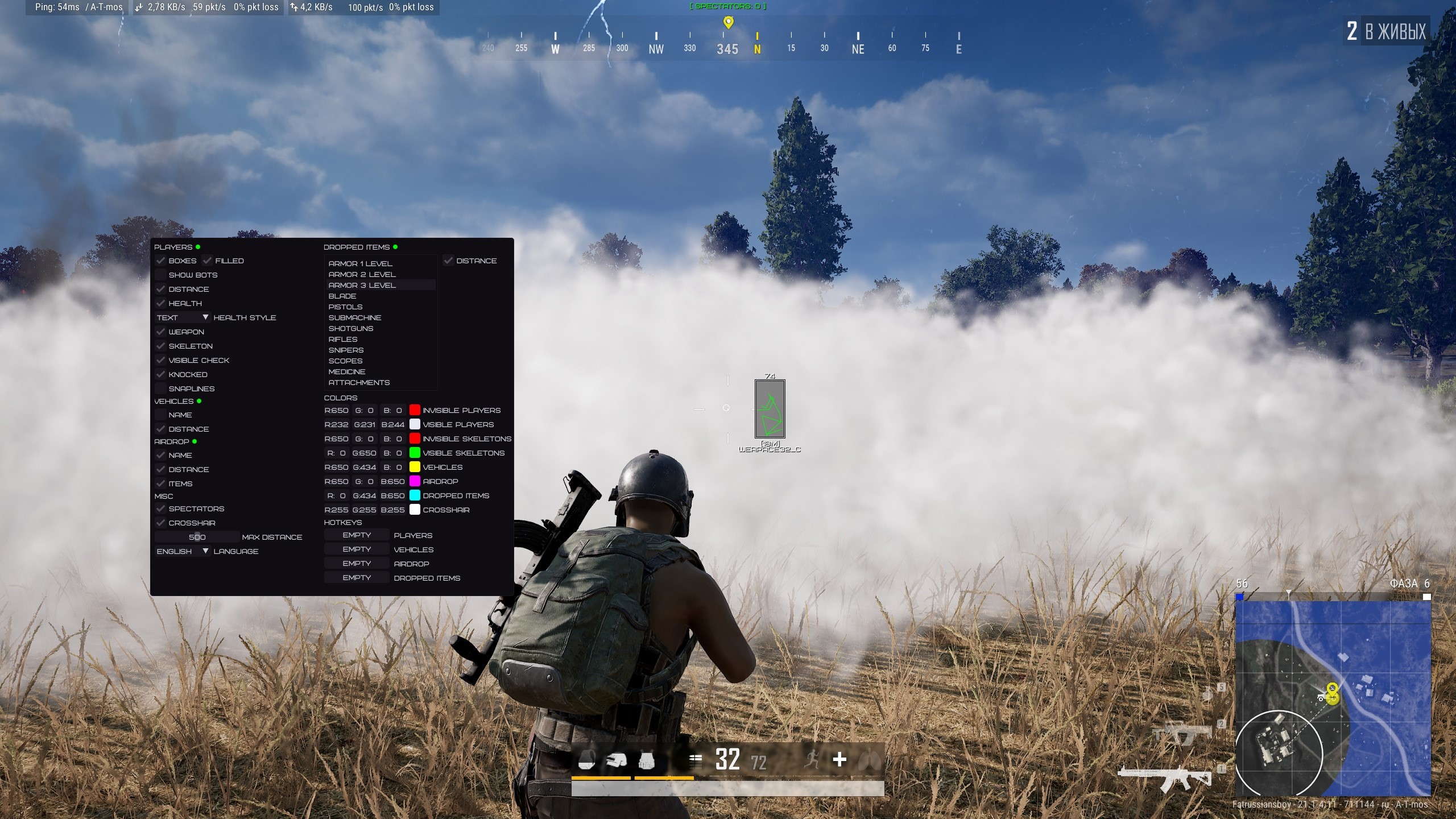Click the EMPTY hotkey button for AIRDROP
This screenshot has height=819, width=1456.
click(x=356, y=563)
